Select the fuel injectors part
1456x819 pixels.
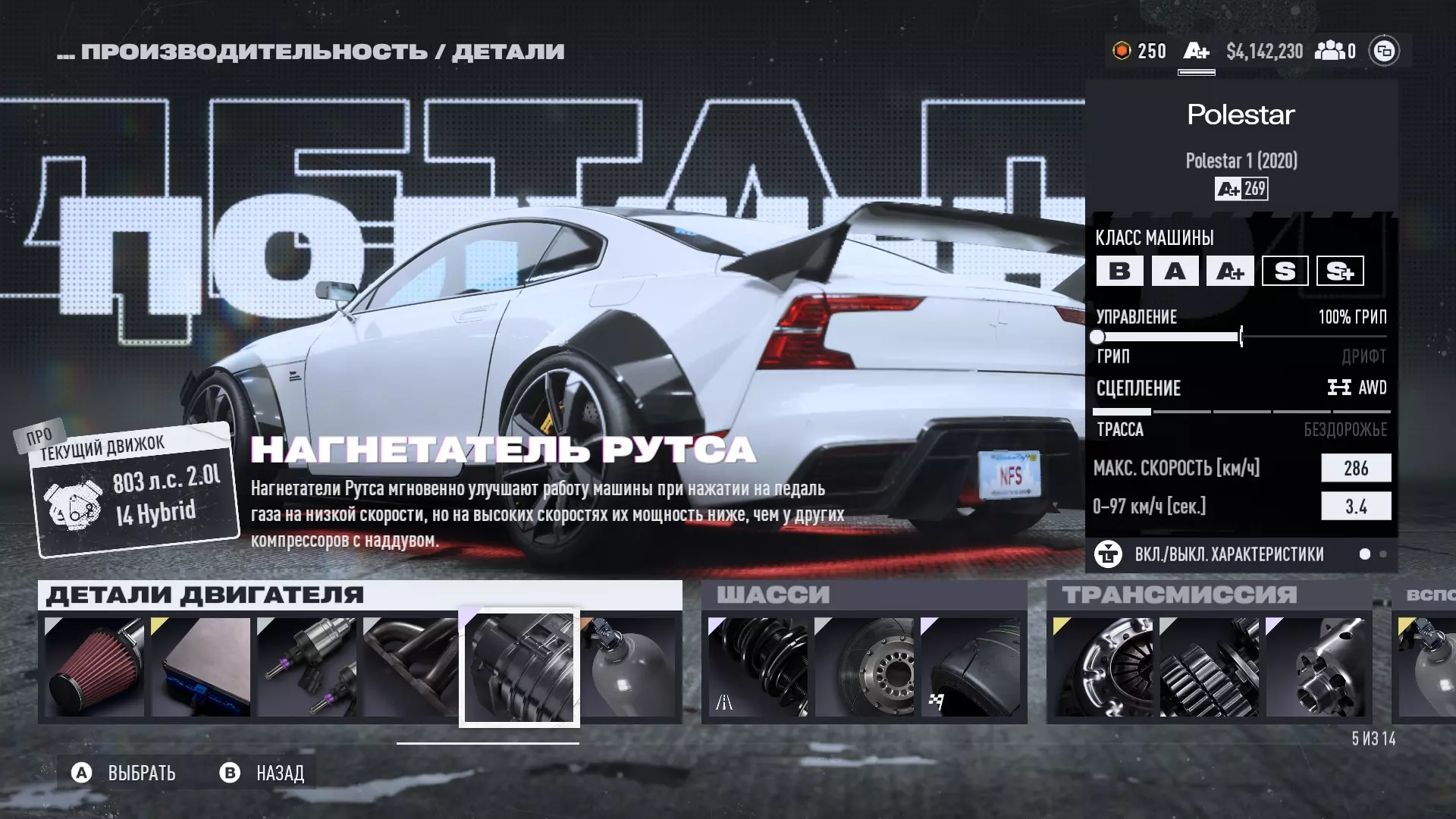(306, 667)
